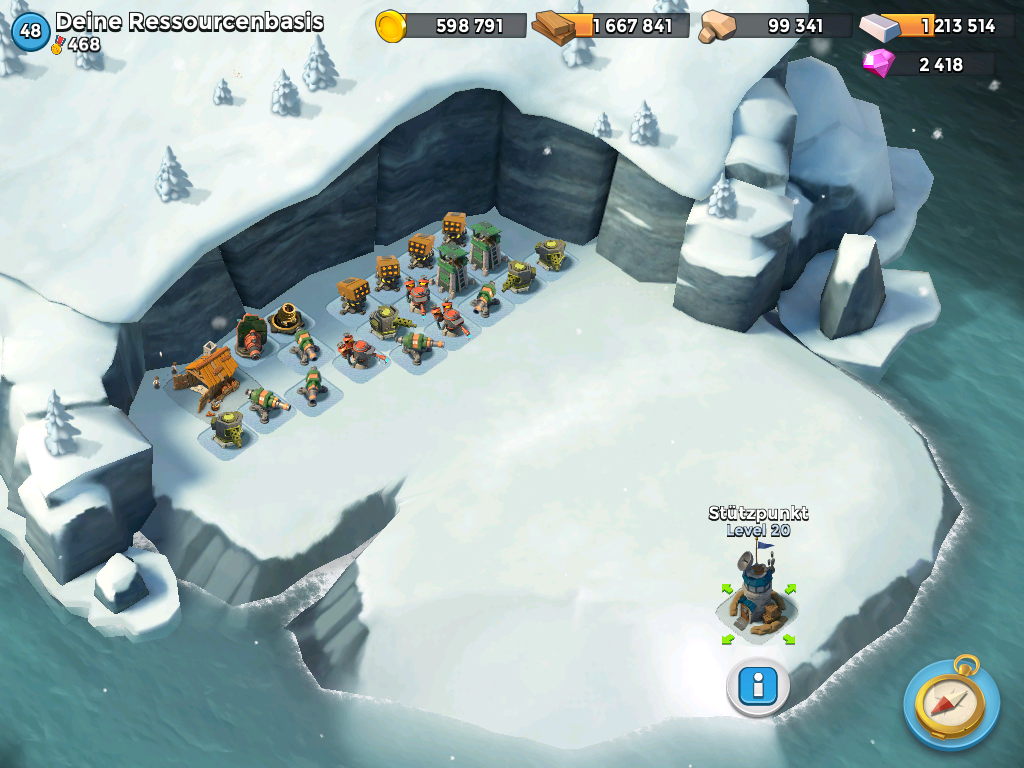Tap the level 48 player badge

pyautogui.click(x=30, y=30)
